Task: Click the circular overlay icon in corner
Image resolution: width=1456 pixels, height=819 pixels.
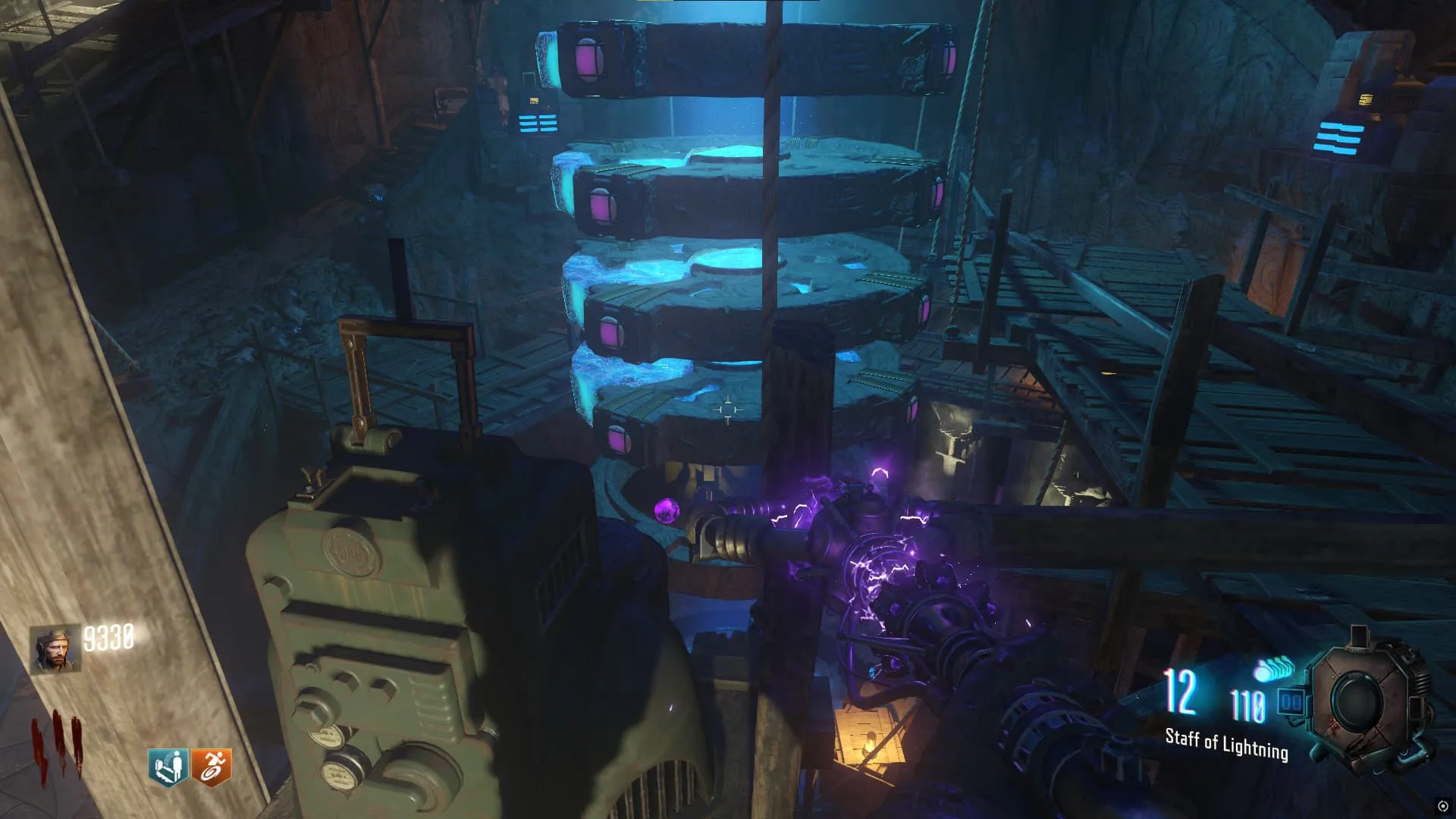Action: [x=1442, y=806]
